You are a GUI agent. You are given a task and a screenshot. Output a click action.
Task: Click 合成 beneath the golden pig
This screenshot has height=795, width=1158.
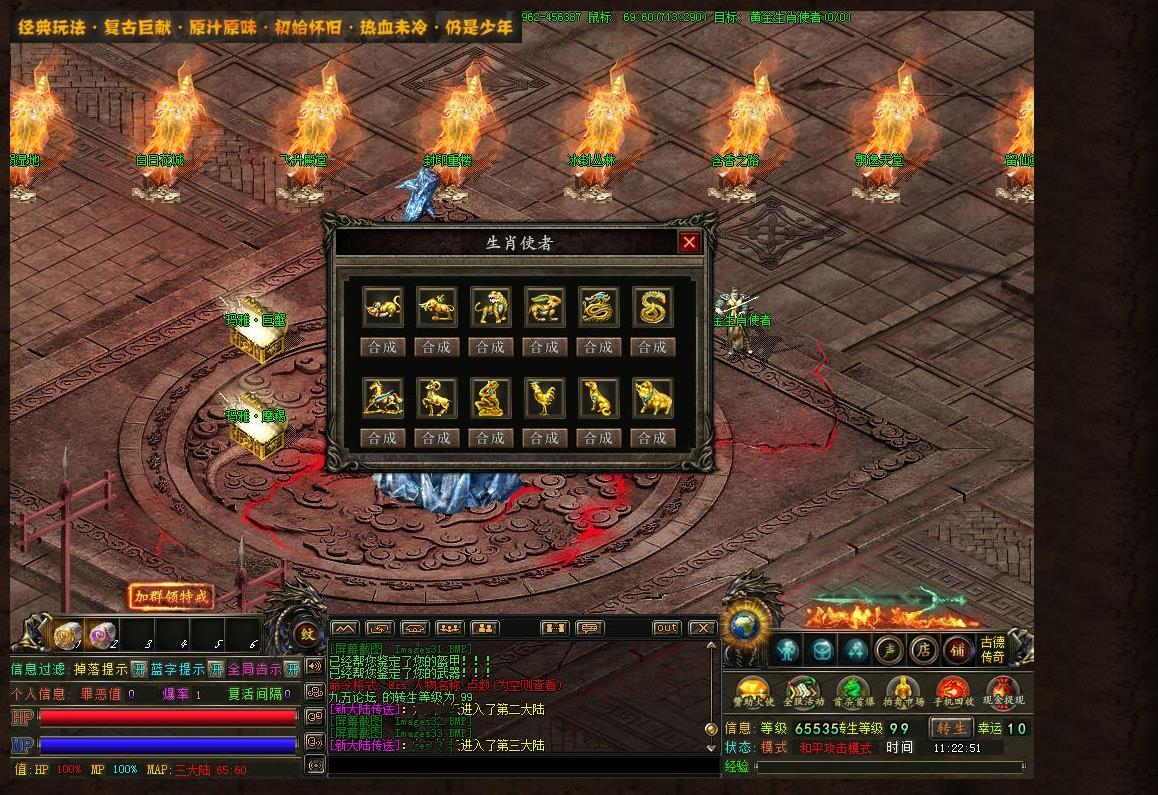point(652,438)
